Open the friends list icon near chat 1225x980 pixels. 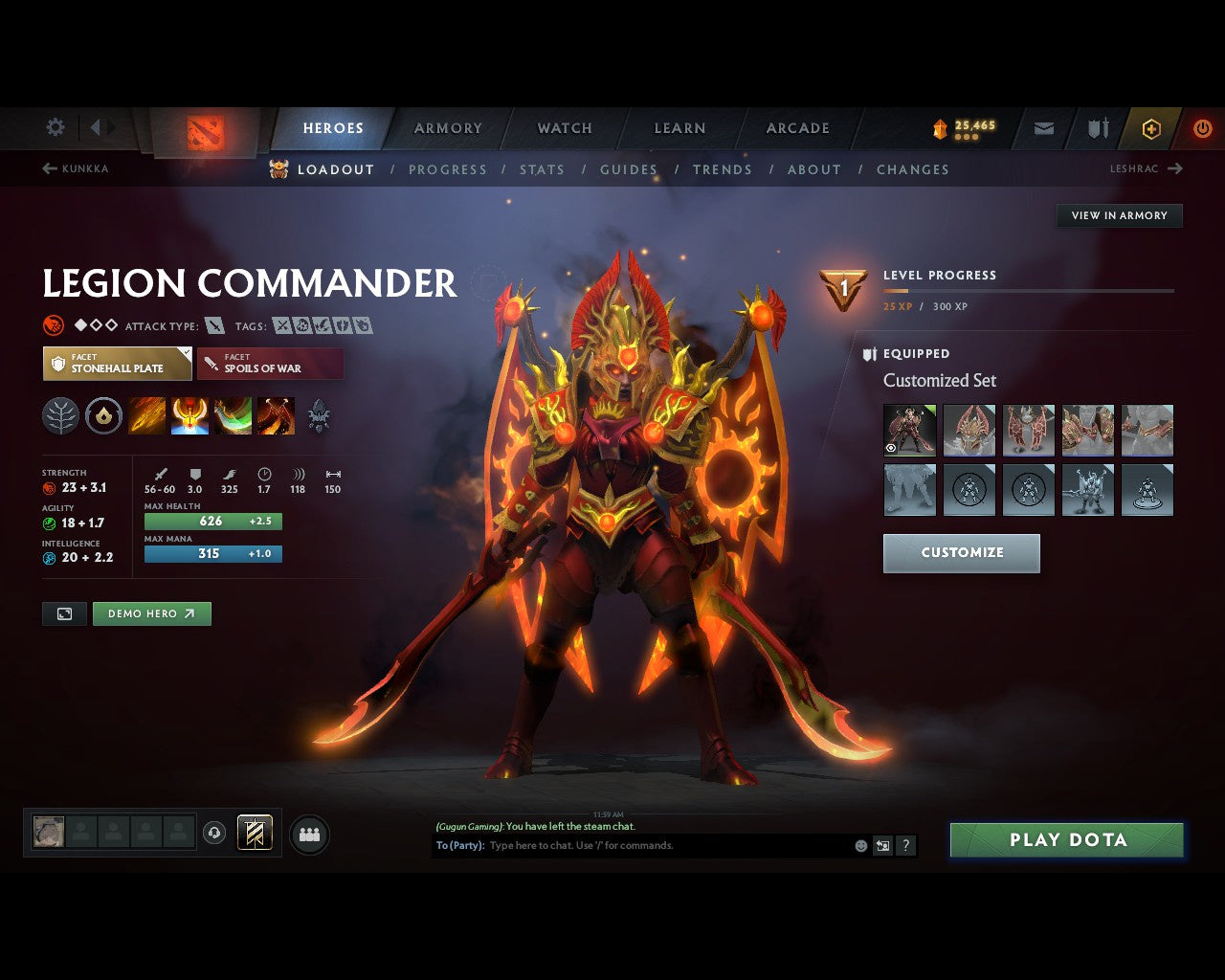click(x=306, y=833)
